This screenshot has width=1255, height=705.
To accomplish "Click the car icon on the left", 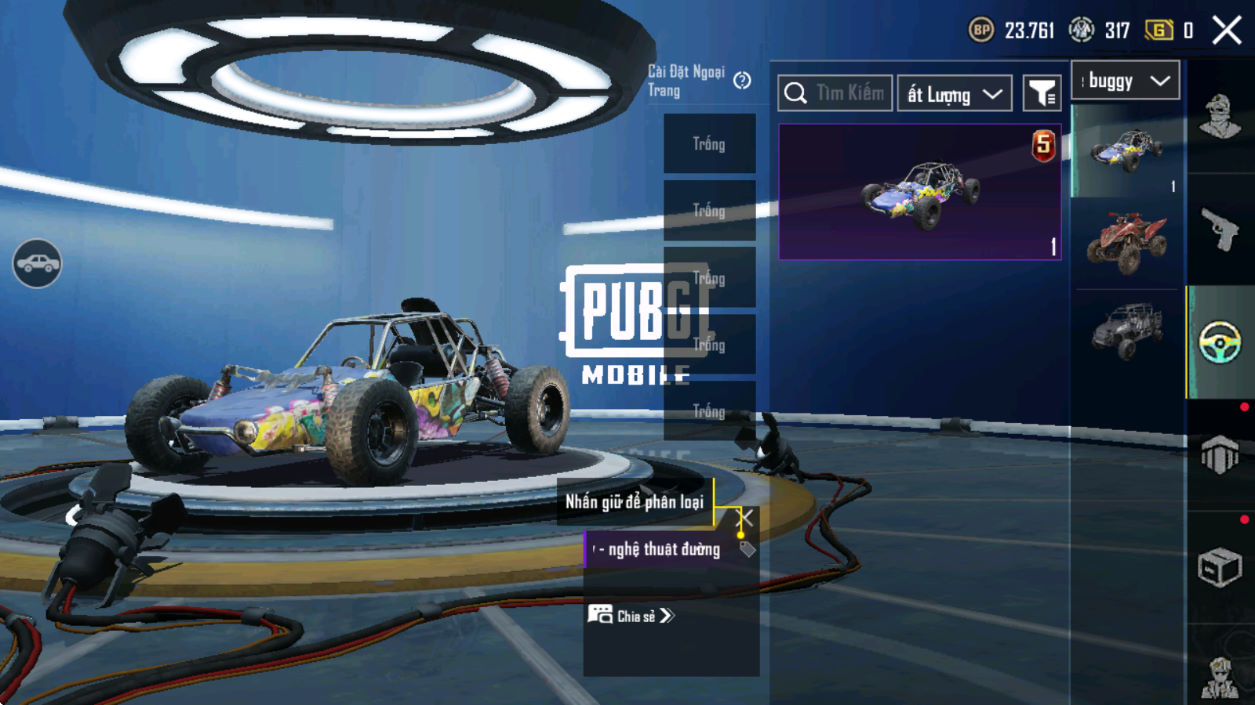I will click(x=37, y=264).
